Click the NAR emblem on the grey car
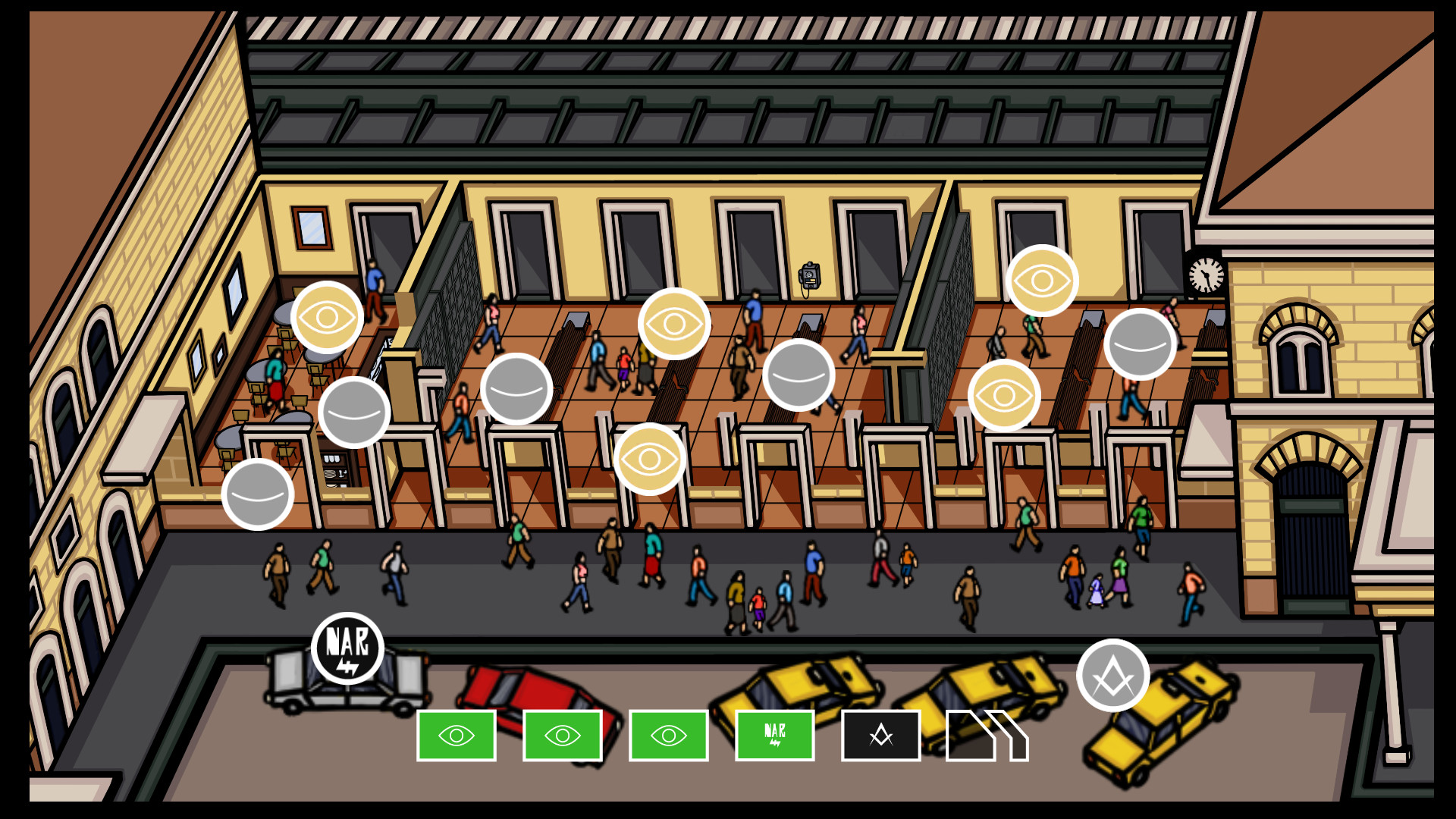 click(349, 649)
